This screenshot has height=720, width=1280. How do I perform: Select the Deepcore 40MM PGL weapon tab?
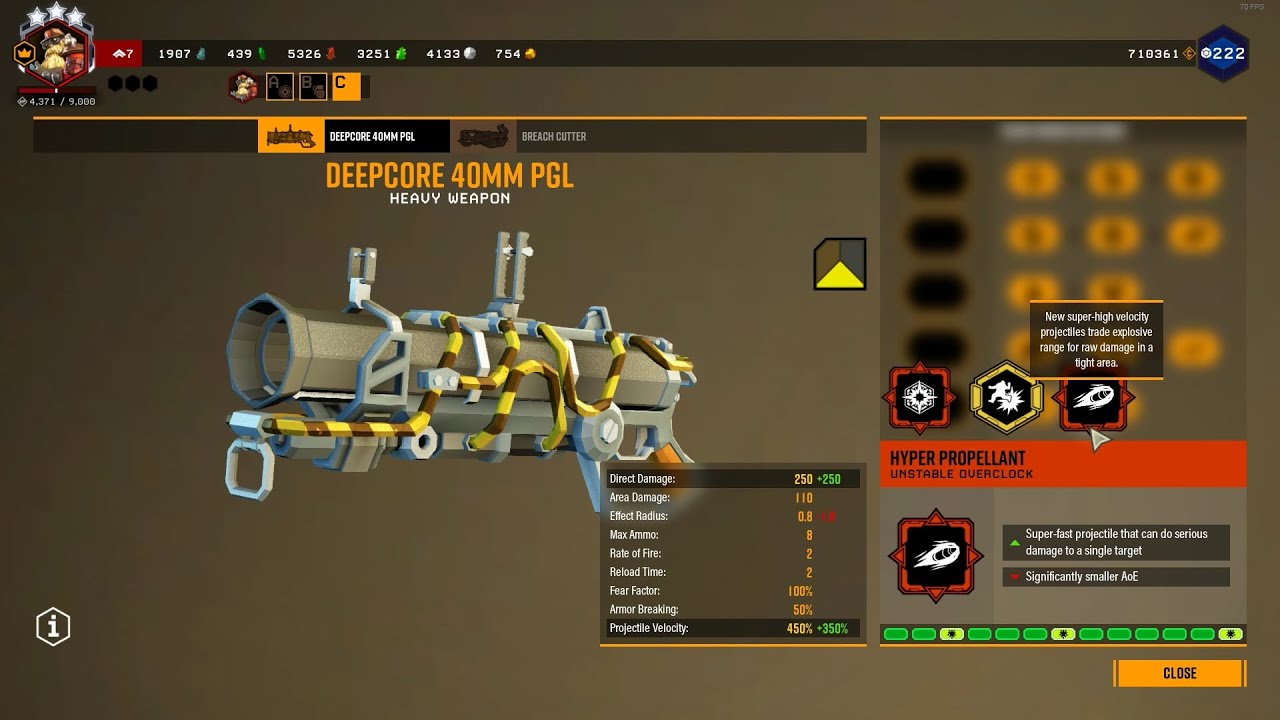354,136
